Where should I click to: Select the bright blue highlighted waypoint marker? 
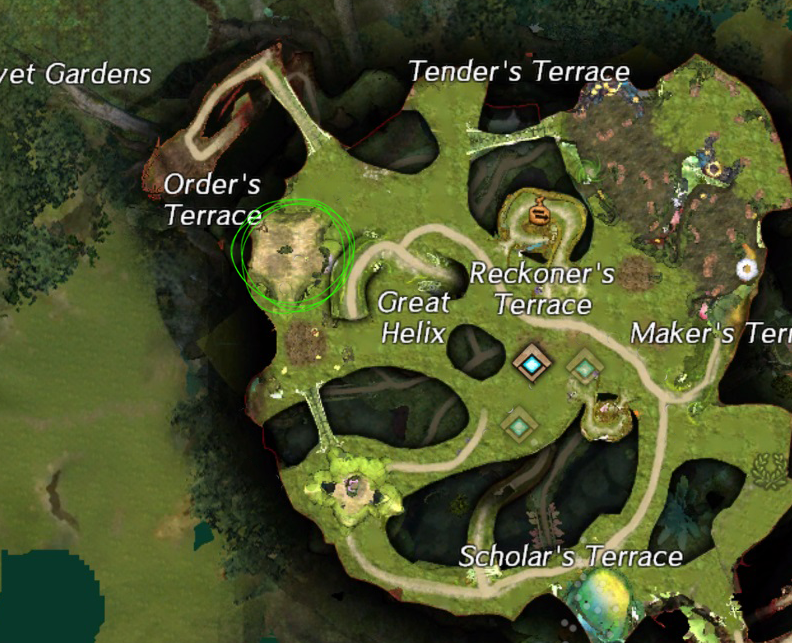point(530,364)
